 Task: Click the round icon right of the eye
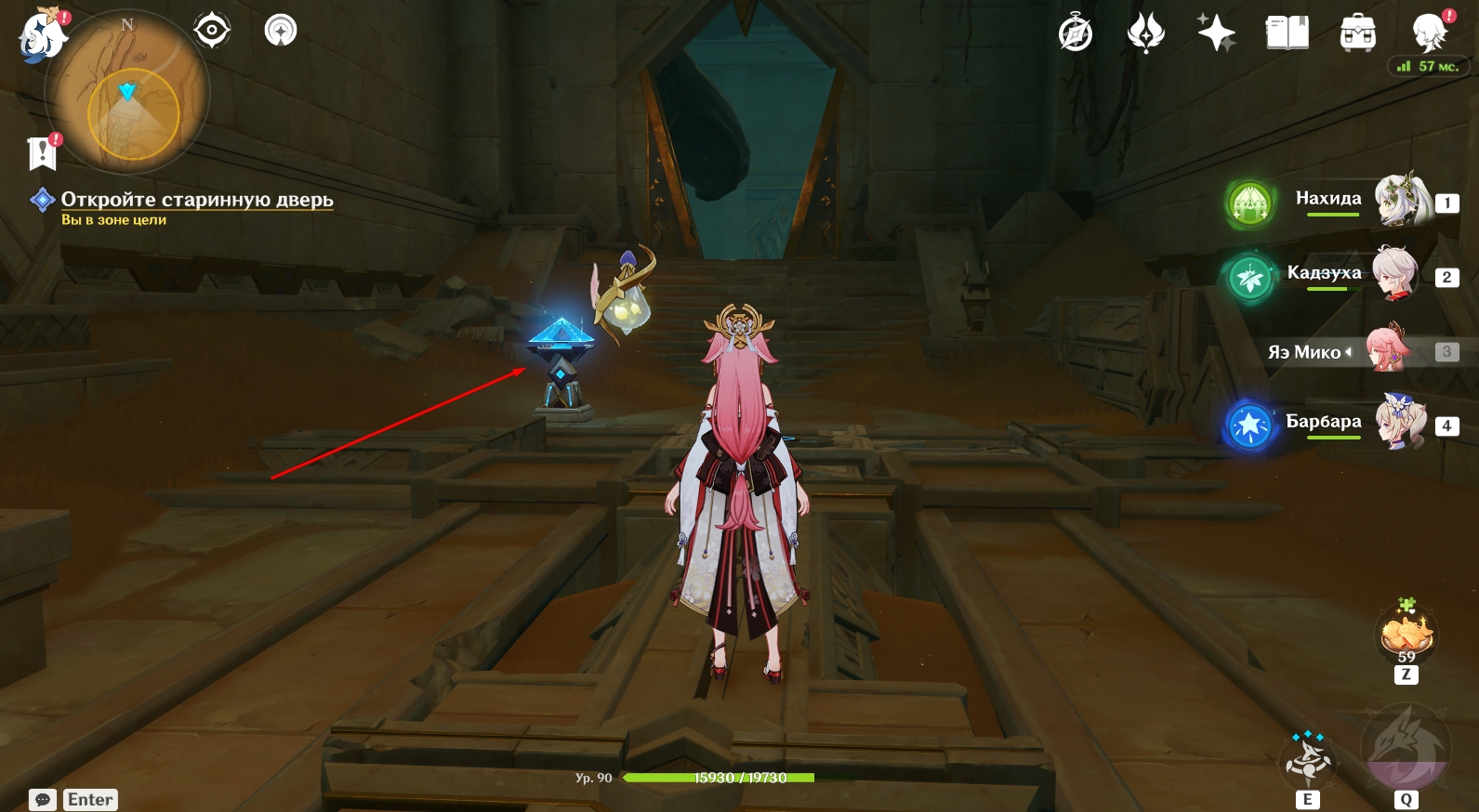click(281, 31)
